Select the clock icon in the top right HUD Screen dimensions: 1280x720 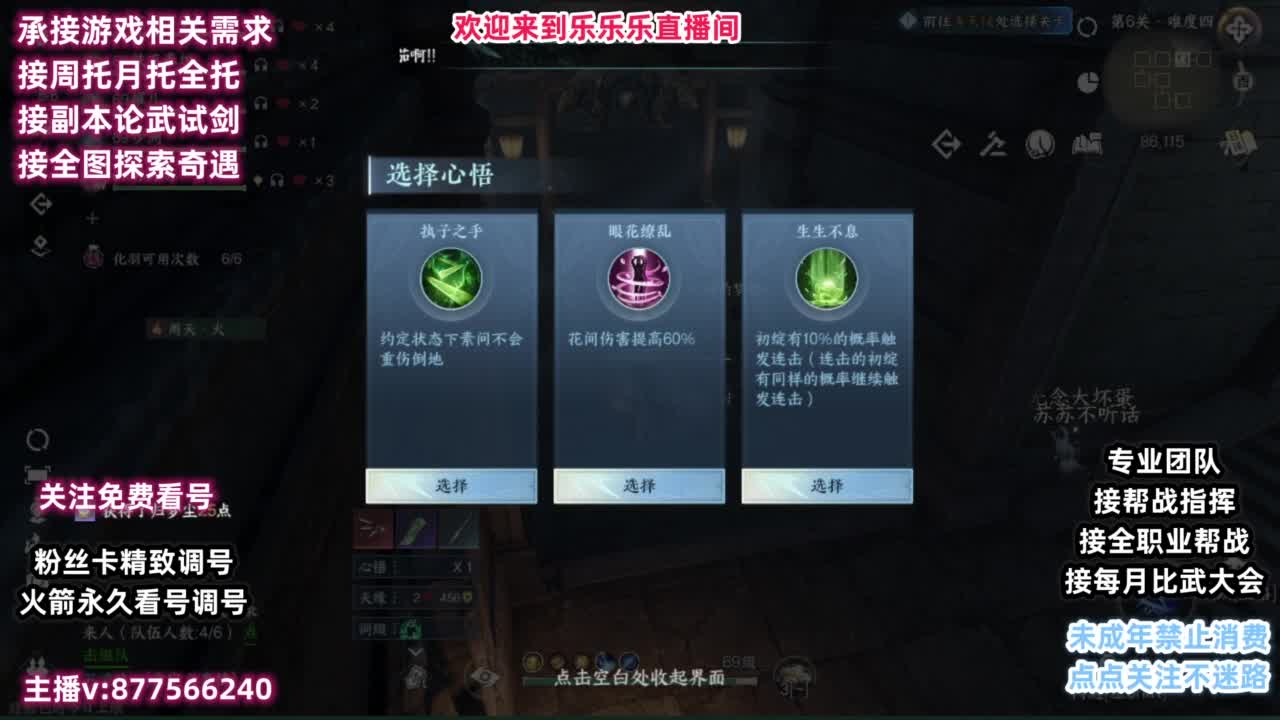coord(1039,143)
